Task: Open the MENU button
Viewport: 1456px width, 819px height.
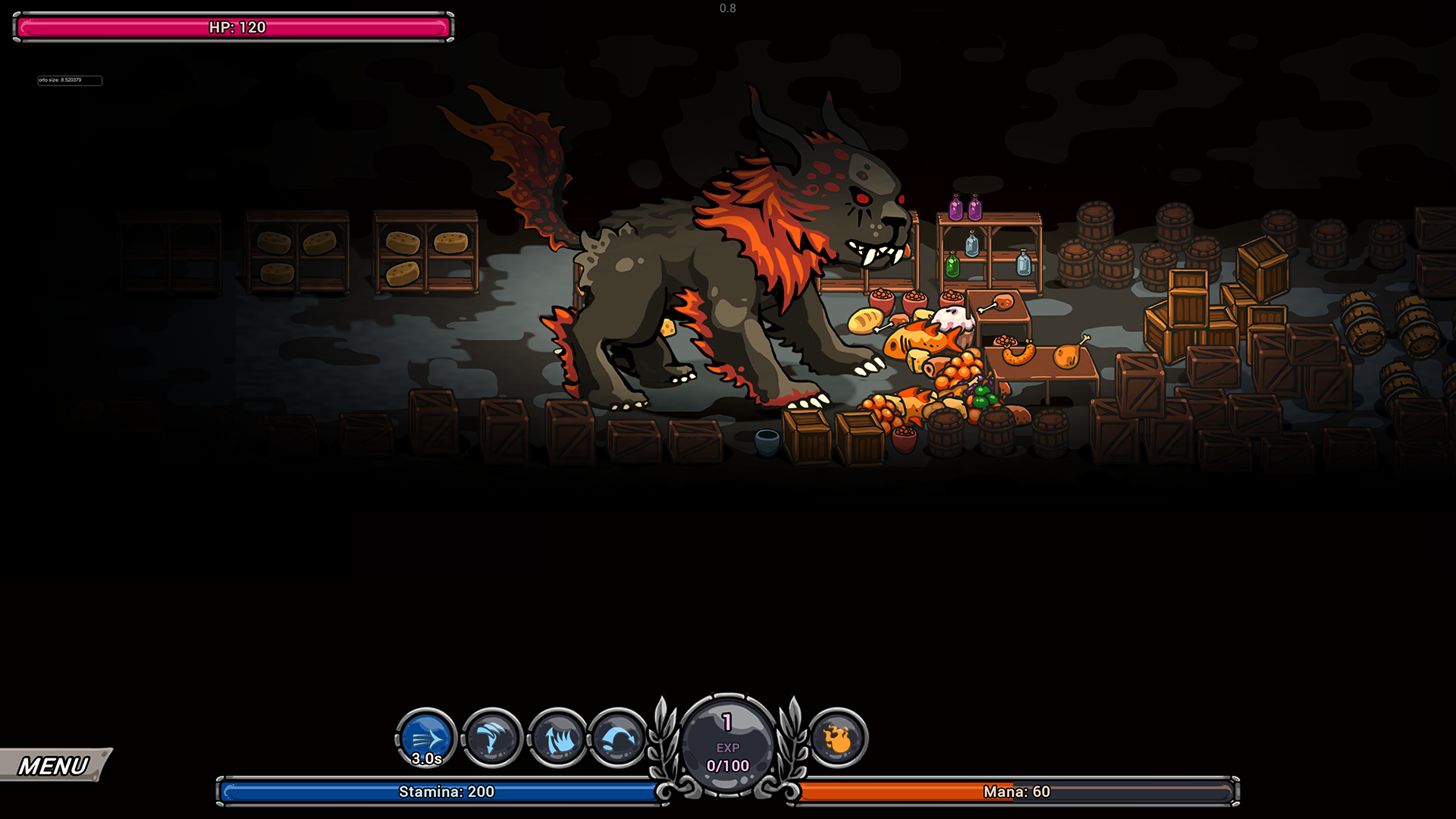Action: pos(49,765)
